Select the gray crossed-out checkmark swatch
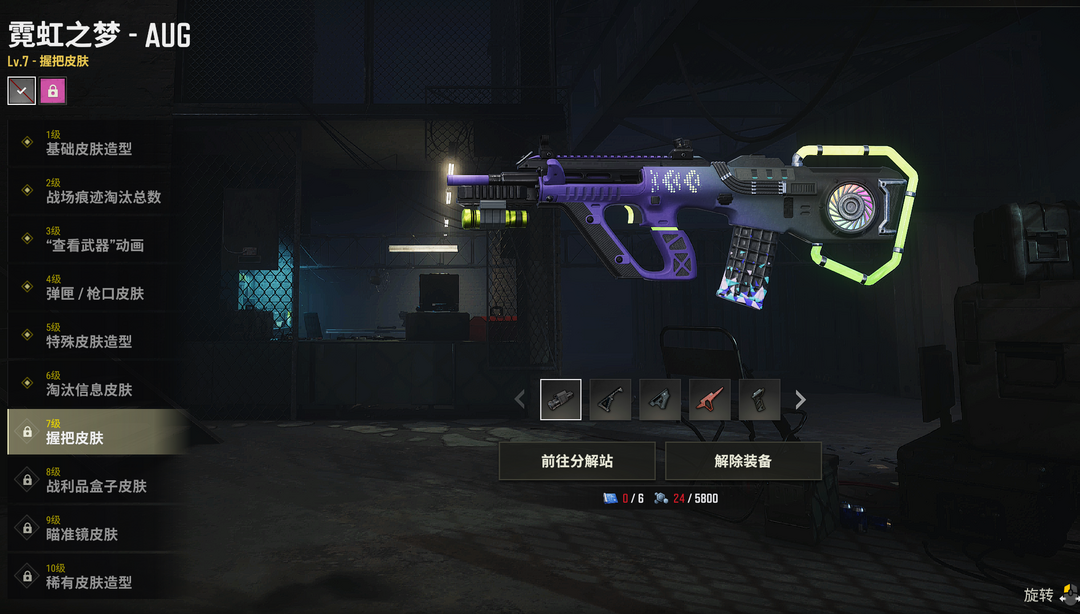Image resolution: width=1080 pixels, height=614 pixels. (22, 91)
